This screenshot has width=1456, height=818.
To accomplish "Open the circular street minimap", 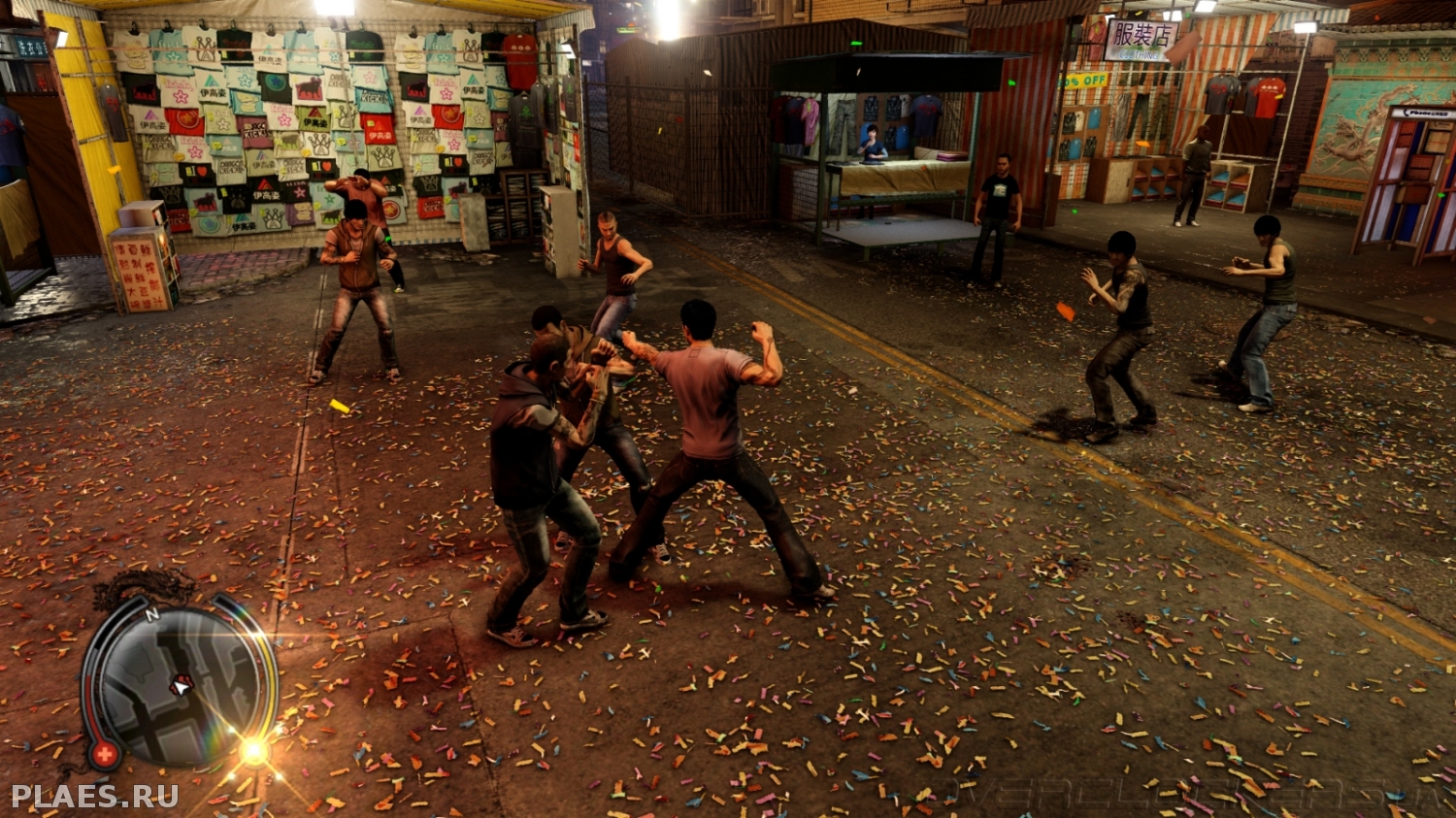I will 180,685.
